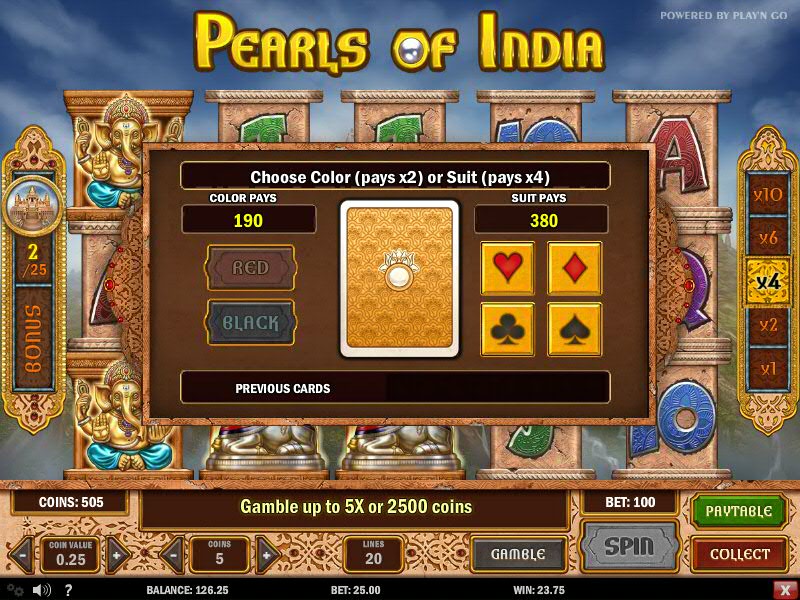Screen dimensions: 800x600
Task: Pick the diamonds suit
Action: click(x=574, y=268)
